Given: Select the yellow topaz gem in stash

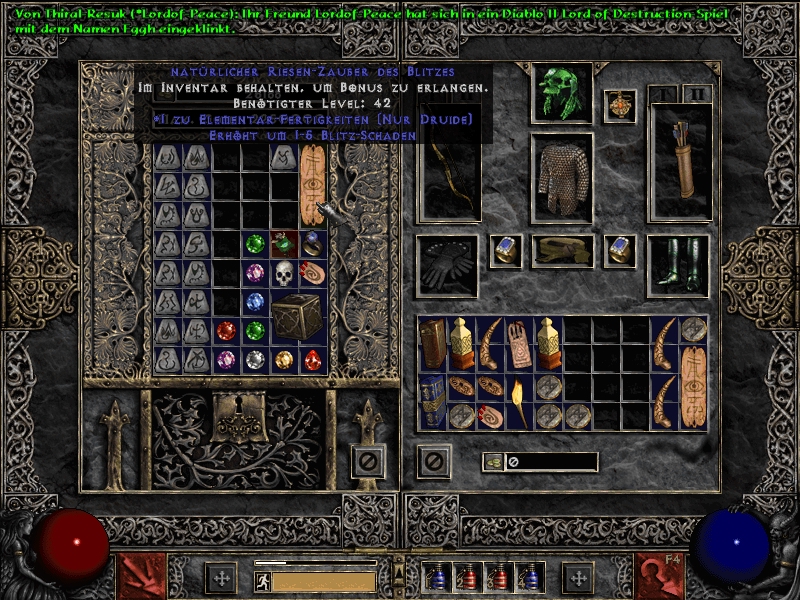Looking at the screenshot, I should coord(285,359).
